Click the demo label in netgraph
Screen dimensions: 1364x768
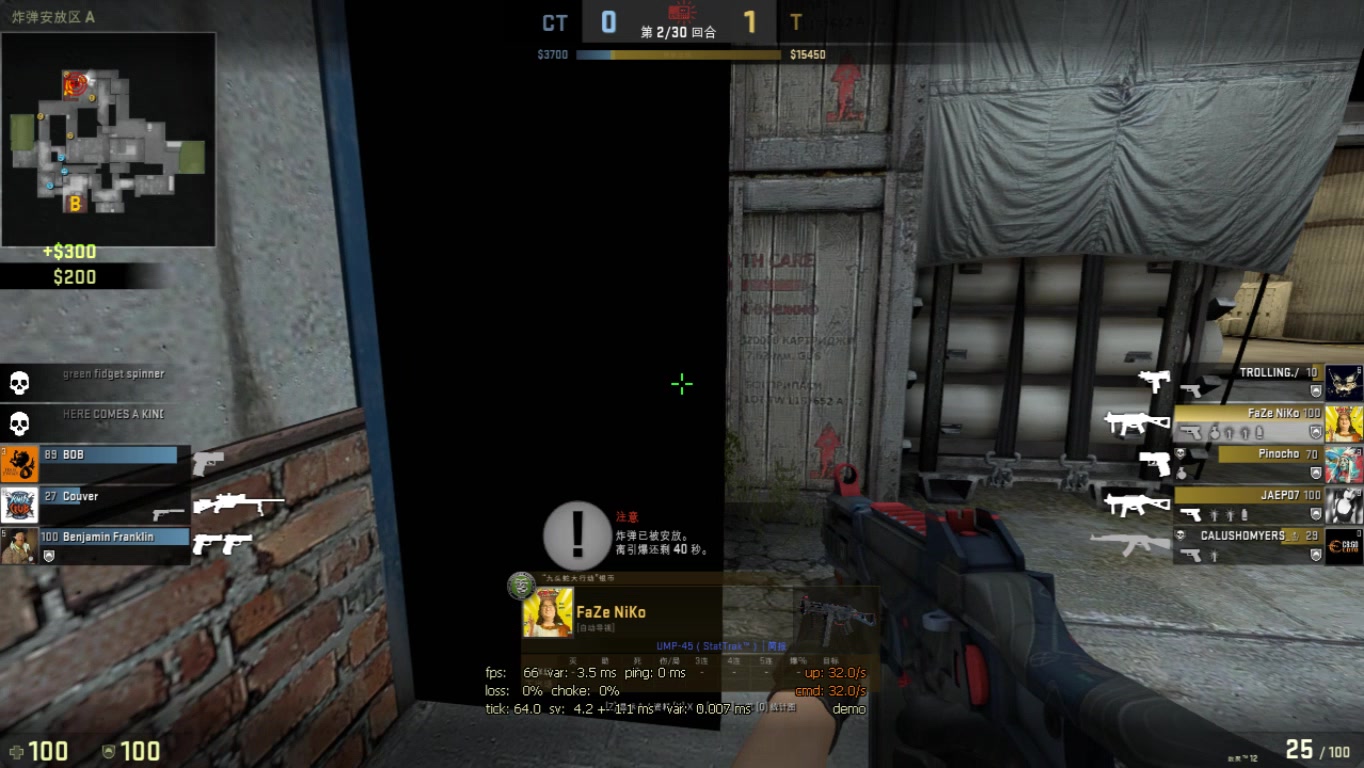(x=847, y=708)
